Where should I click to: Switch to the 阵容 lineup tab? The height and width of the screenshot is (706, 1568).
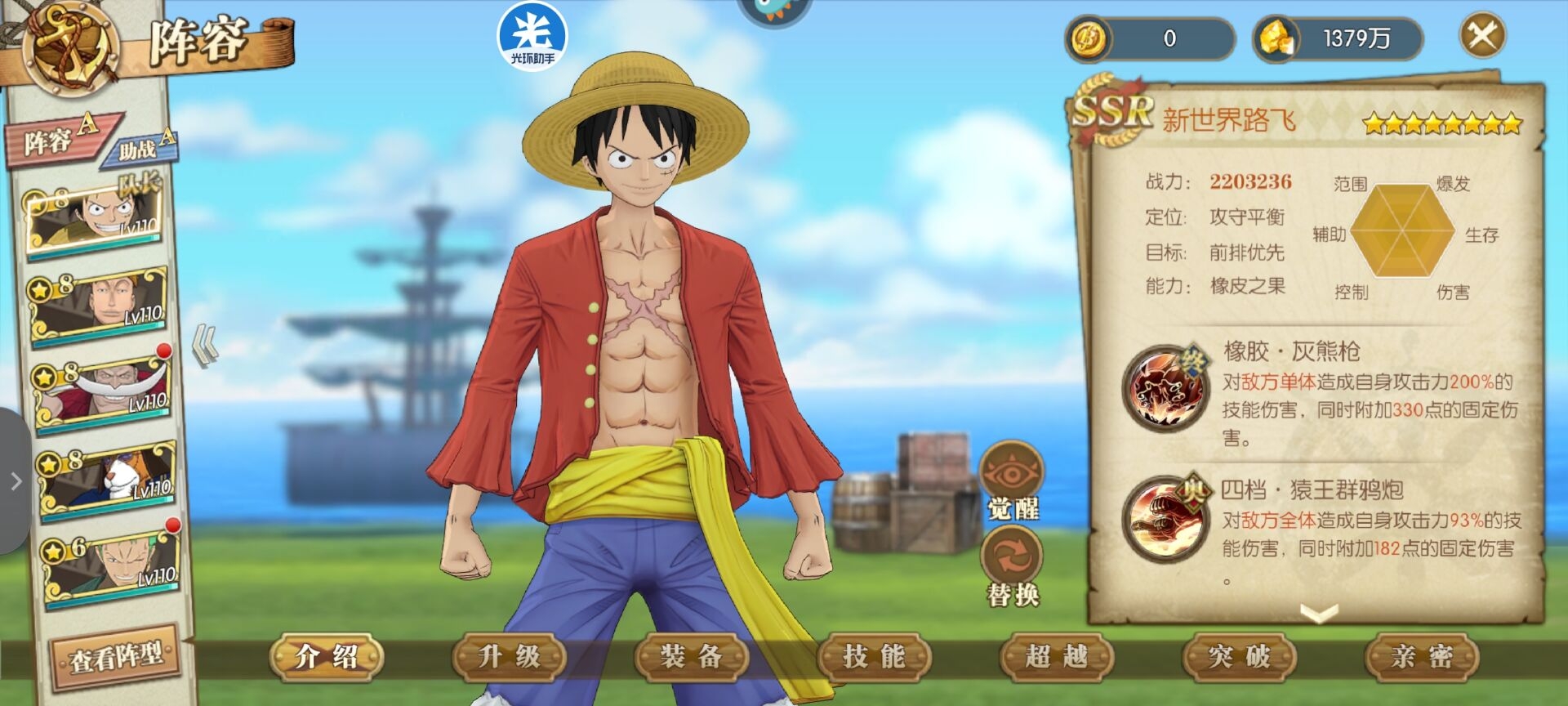57,141
